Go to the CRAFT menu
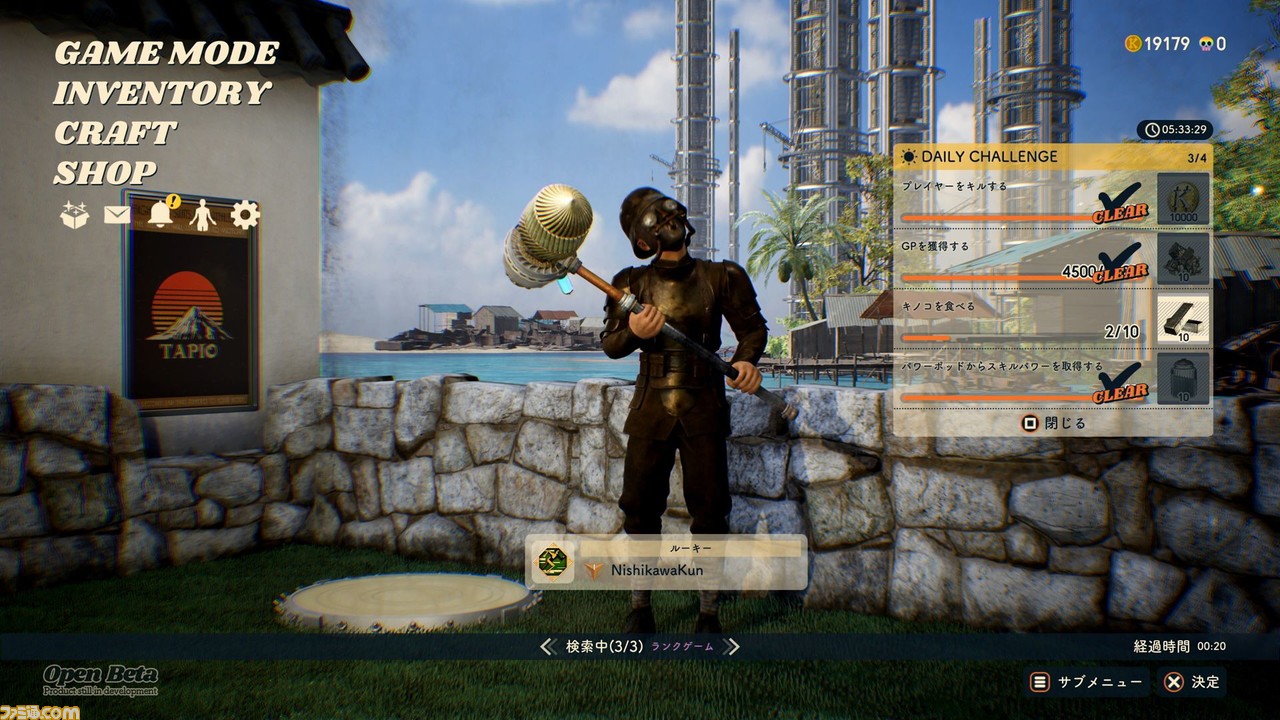The image size is (1280, 720). (115, 133)
